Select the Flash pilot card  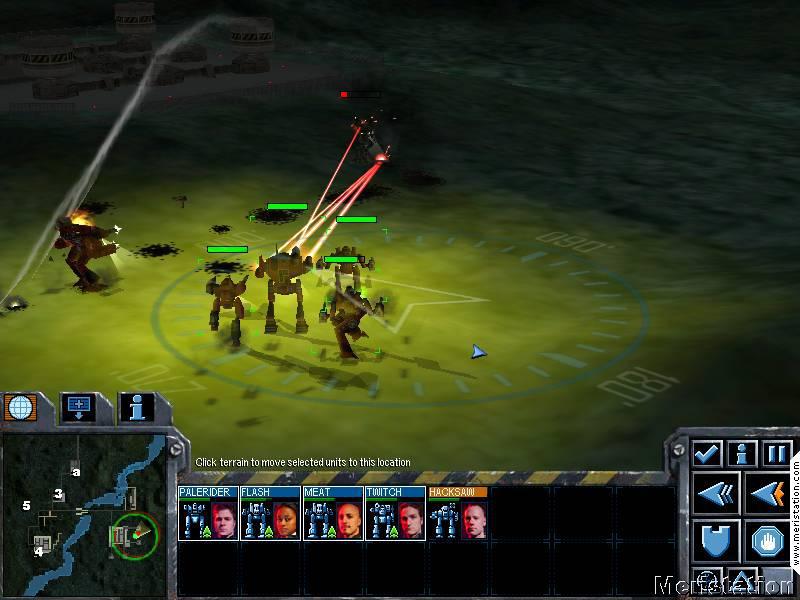click(x=270, y=514)
